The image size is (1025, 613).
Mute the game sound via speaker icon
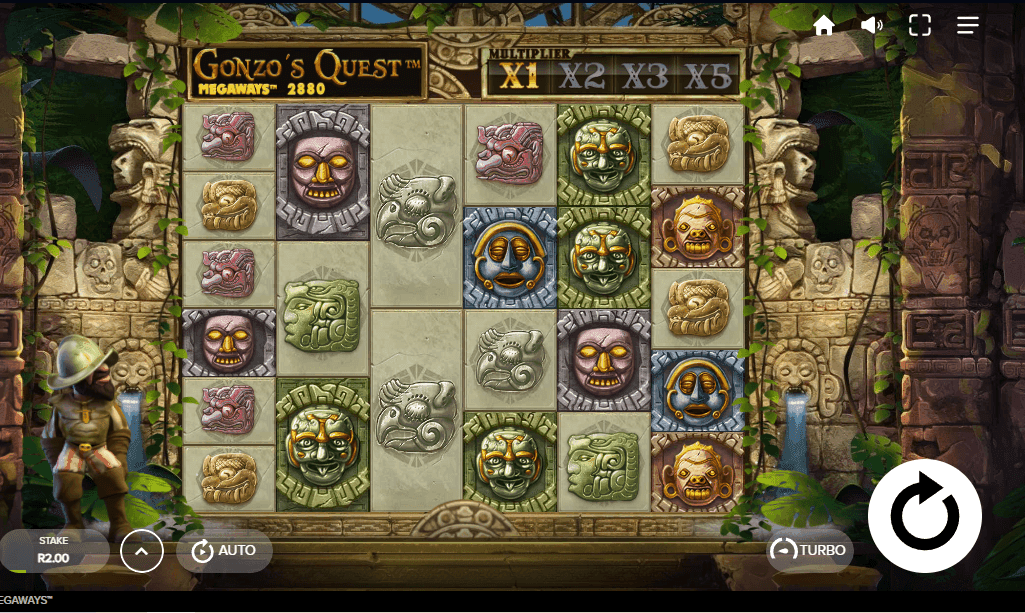tap(872, 26)
